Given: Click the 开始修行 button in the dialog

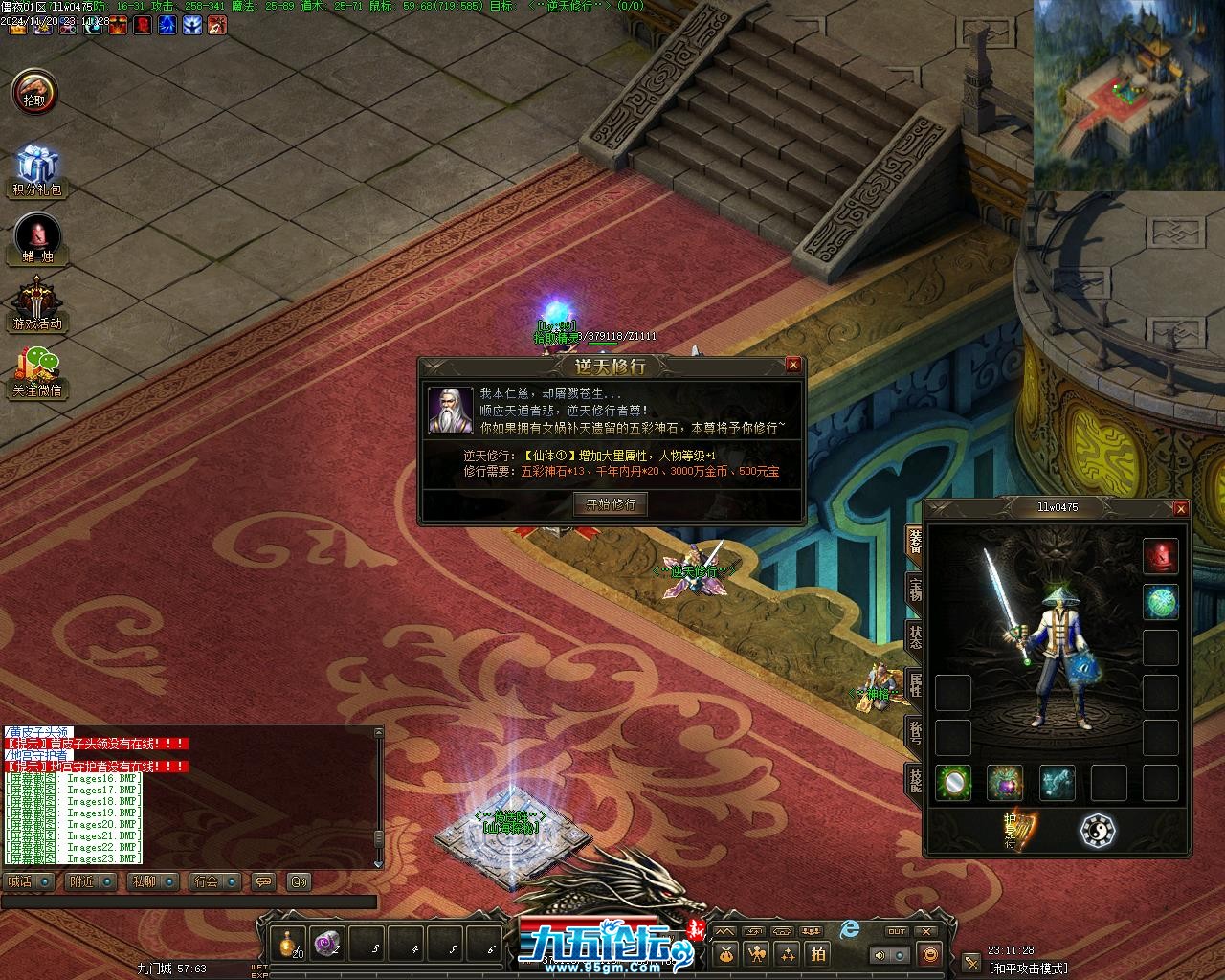Looking at the screenshot, I should pyautogui.click(x=611, y=504).
